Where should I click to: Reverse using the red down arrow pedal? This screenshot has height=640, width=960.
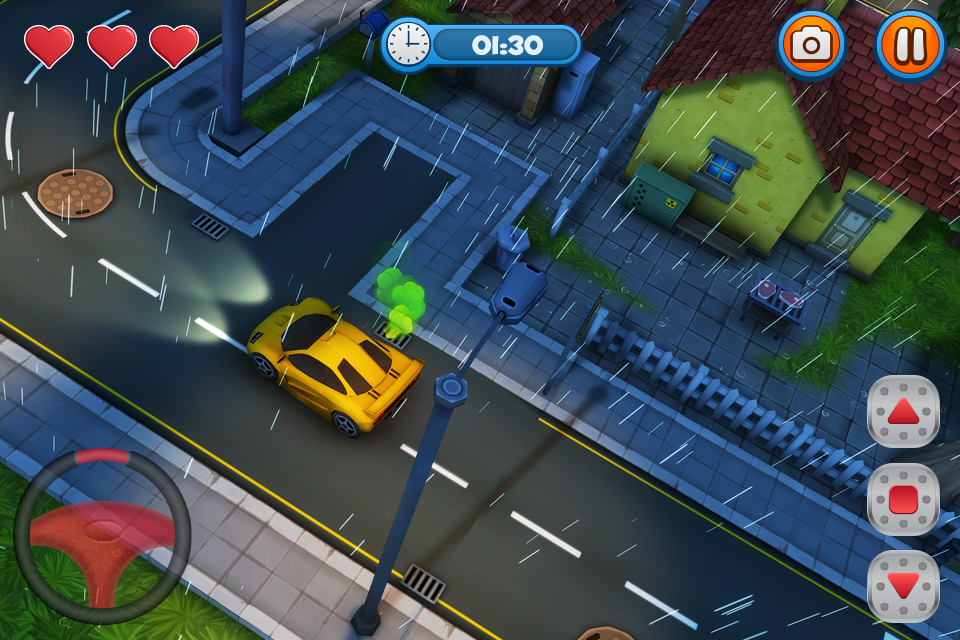(x=903, y=586)
